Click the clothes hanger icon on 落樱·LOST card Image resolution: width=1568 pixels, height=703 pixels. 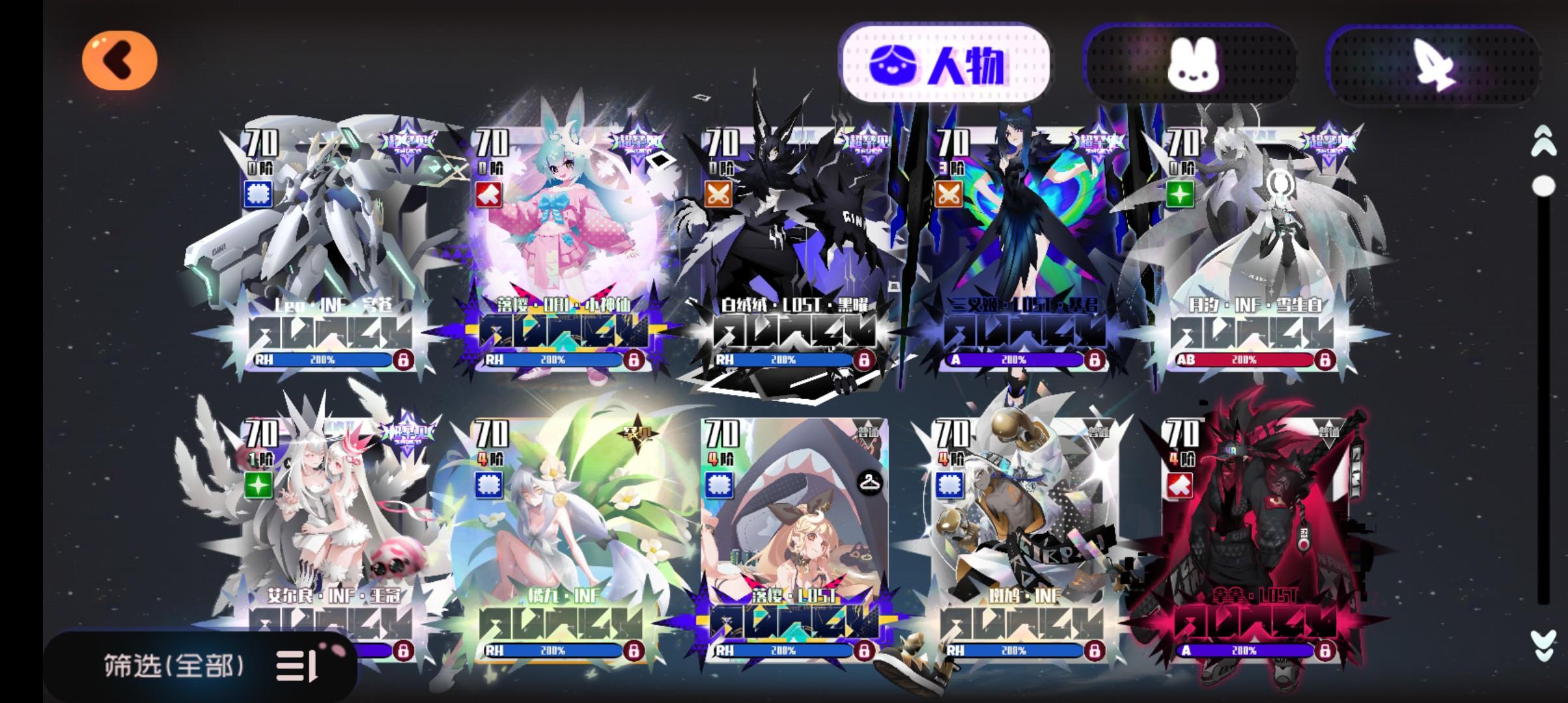tap(871, 486)
